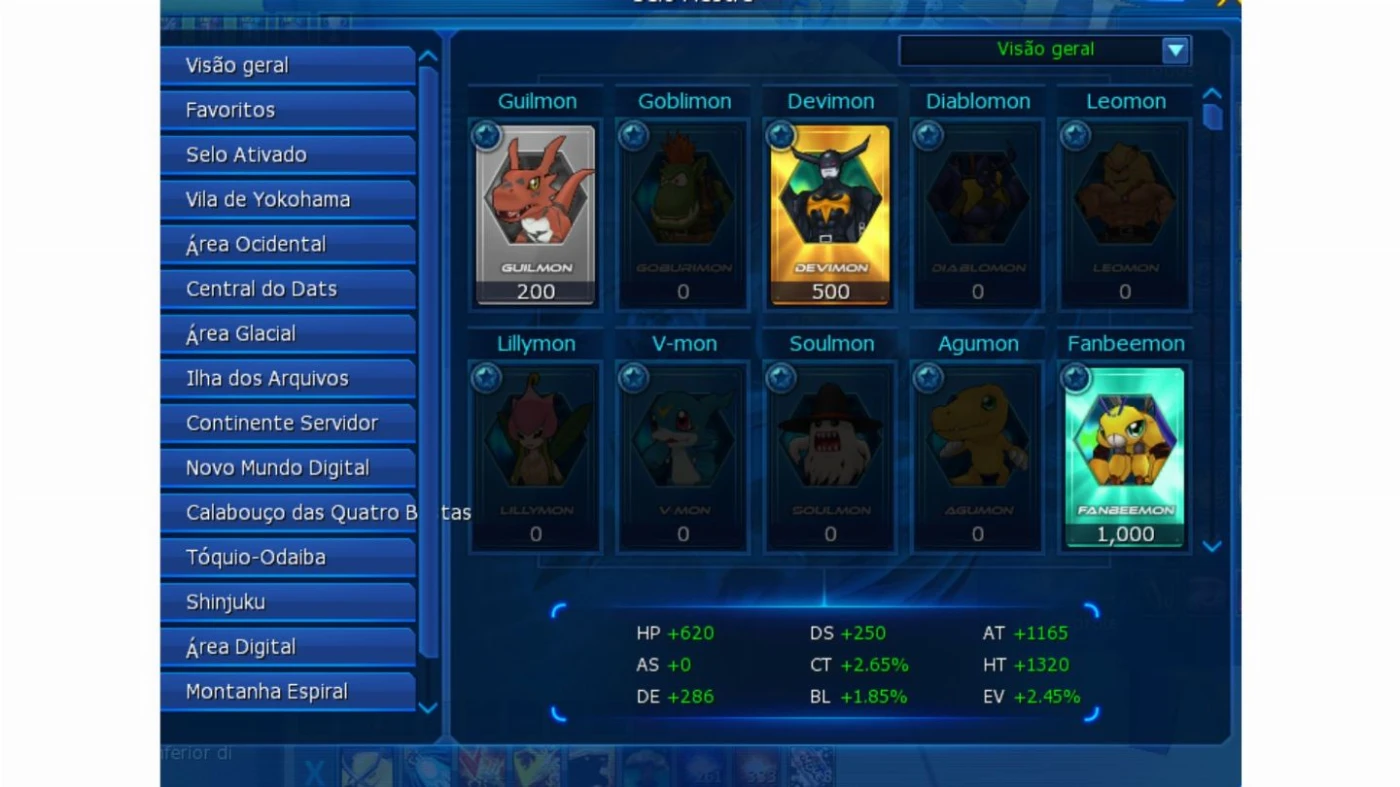1400x787 pixels.
Task: Choose the golden Devimon seal card
Action: [x=830, y=213]
